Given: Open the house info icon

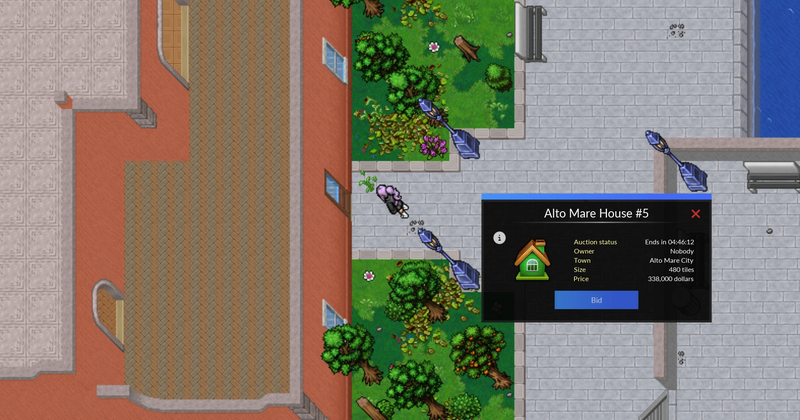Looking at the screenshot, I should pyautogui.click(x=499, y=238).
